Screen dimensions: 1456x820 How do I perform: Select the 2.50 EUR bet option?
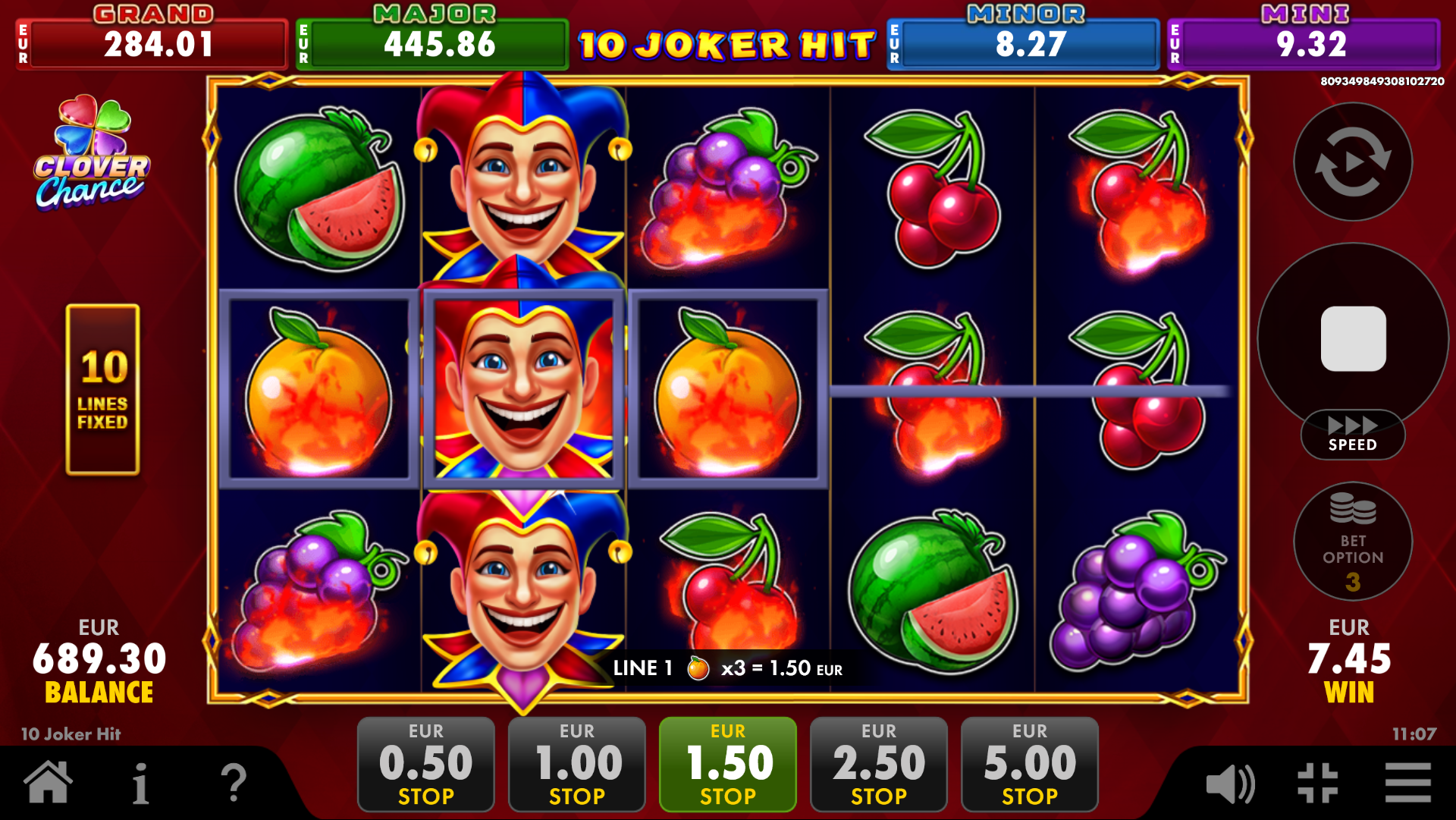[x=878, y=762]
